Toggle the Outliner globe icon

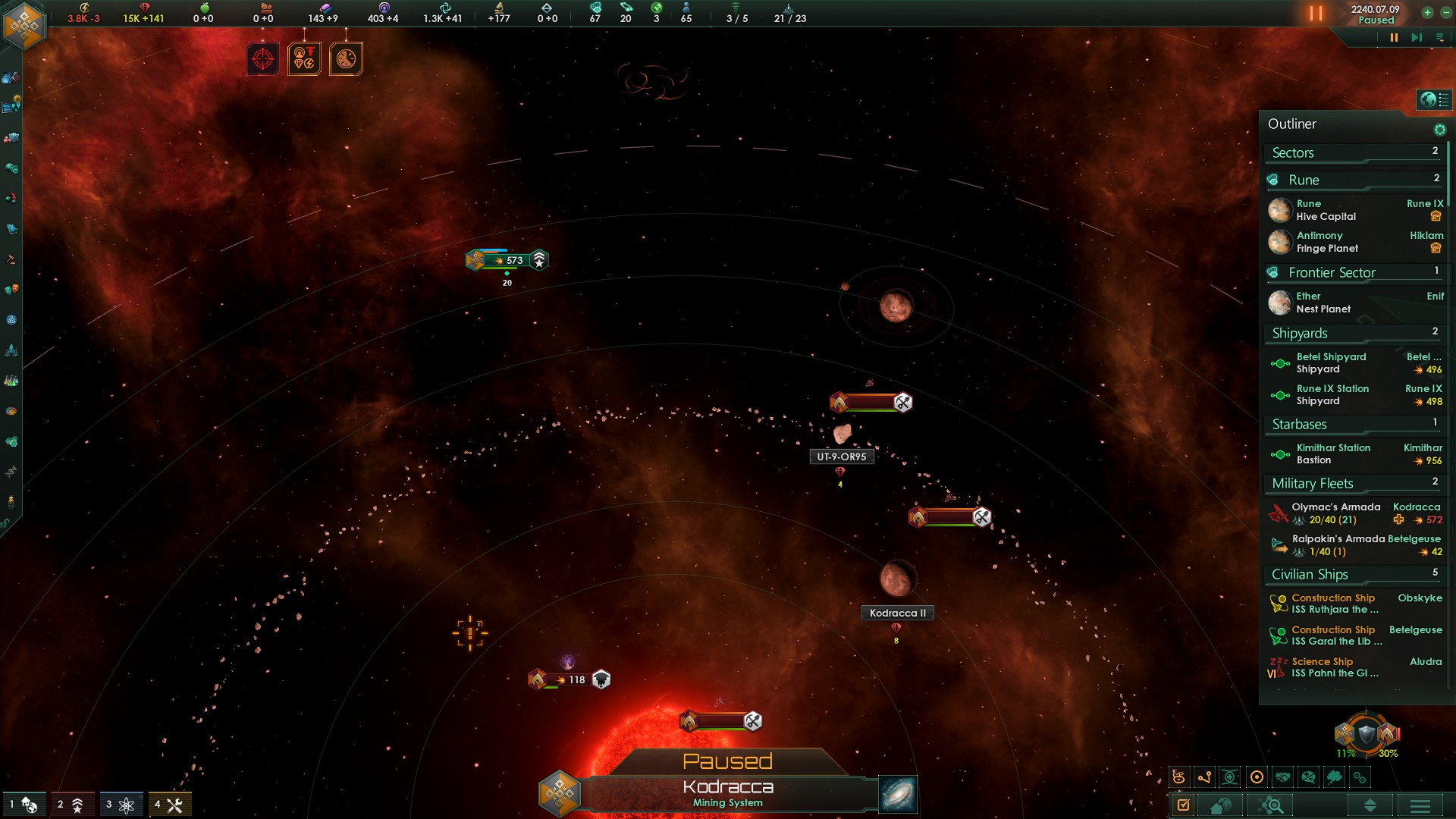tap(1429, 99)
